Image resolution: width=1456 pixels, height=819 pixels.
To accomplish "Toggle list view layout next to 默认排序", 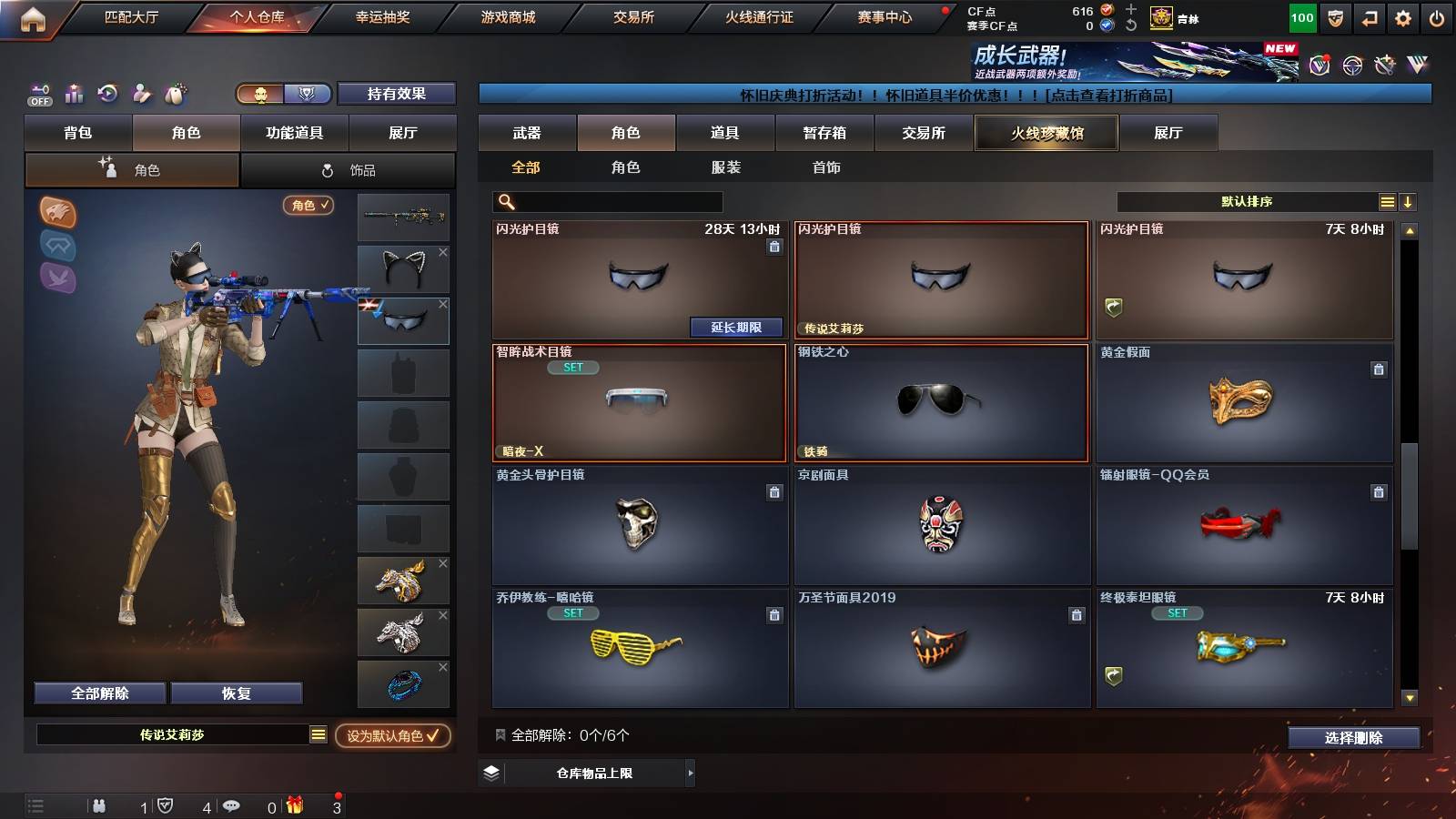I will tap(1386, 201).
